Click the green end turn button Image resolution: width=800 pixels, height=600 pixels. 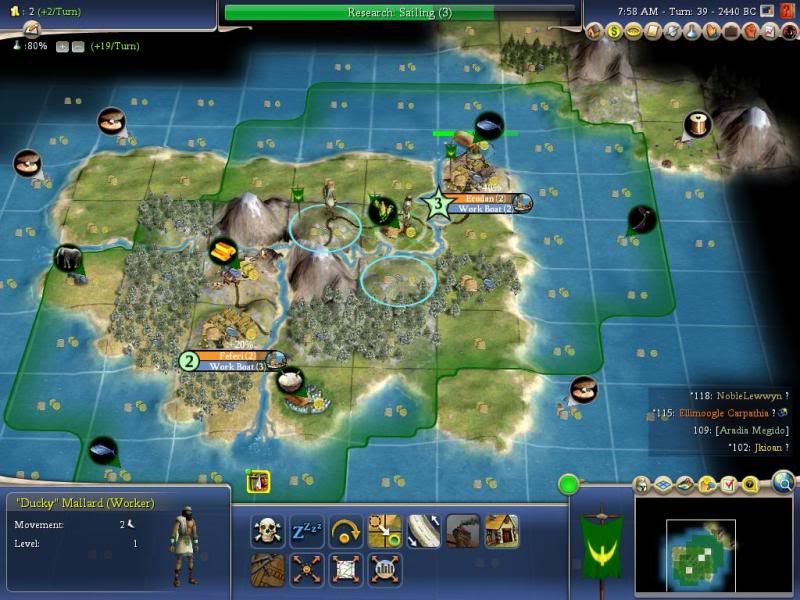click(x=570, y=486)
